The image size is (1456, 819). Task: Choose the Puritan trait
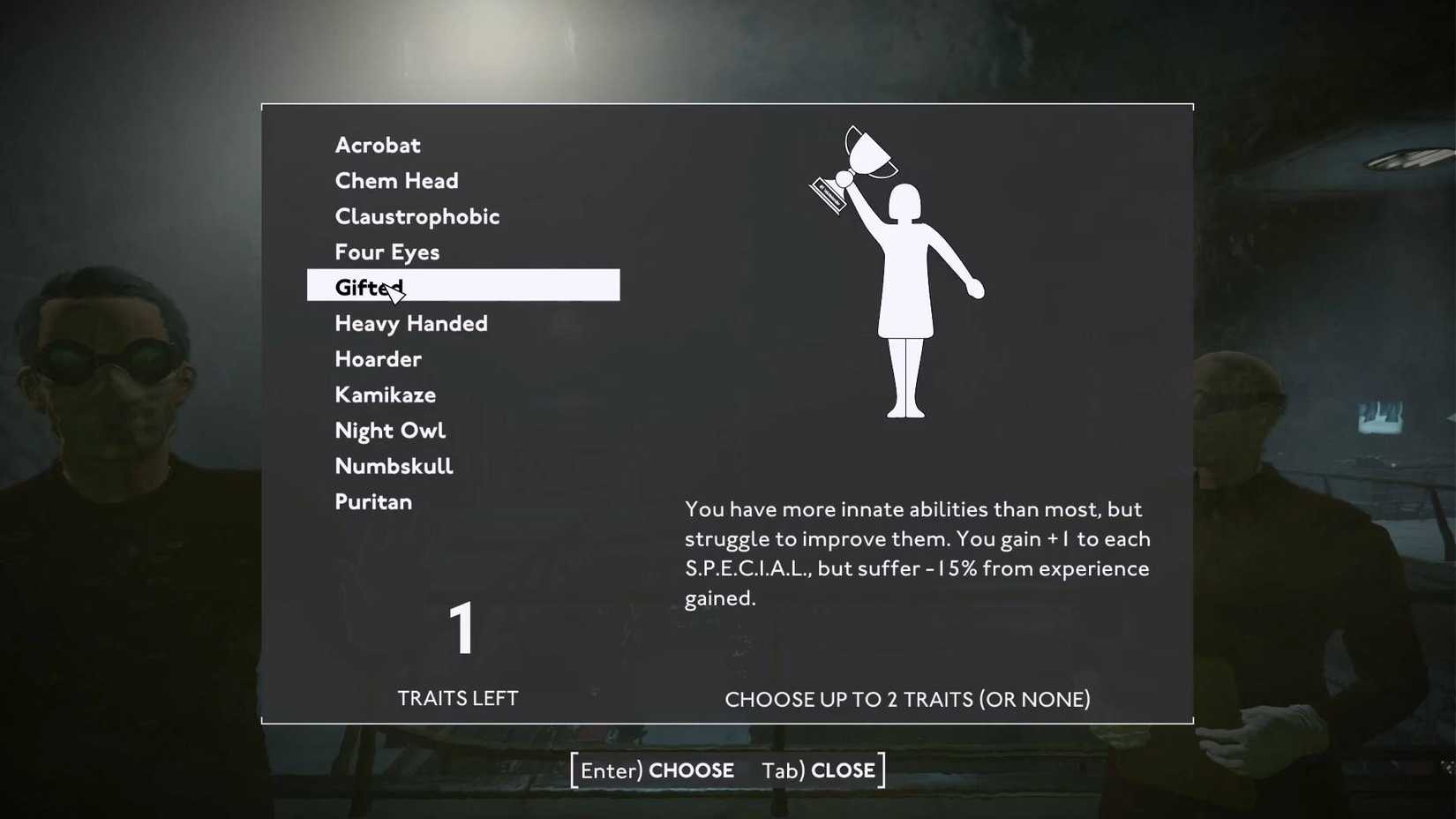pyautogui.click(x=372, y=501)
